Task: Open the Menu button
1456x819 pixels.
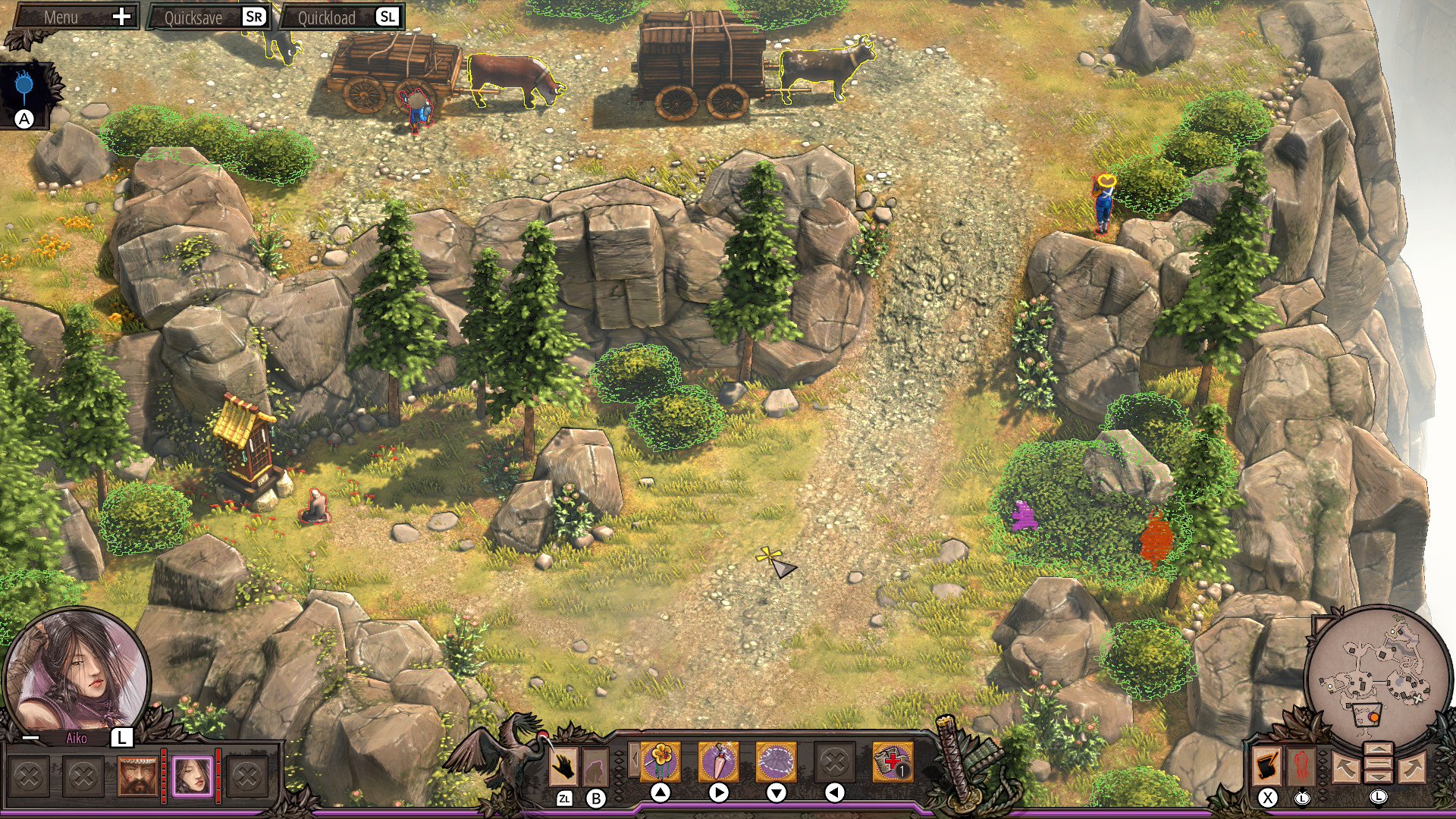Action: click(74, 17)
